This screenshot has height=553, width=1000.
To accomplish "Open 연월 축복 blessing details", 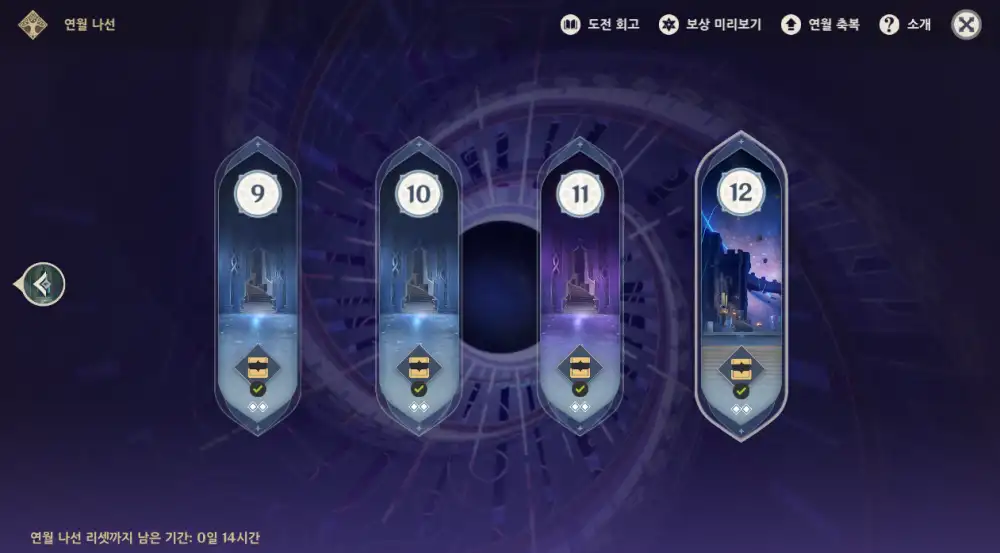I will click(820, 25).
